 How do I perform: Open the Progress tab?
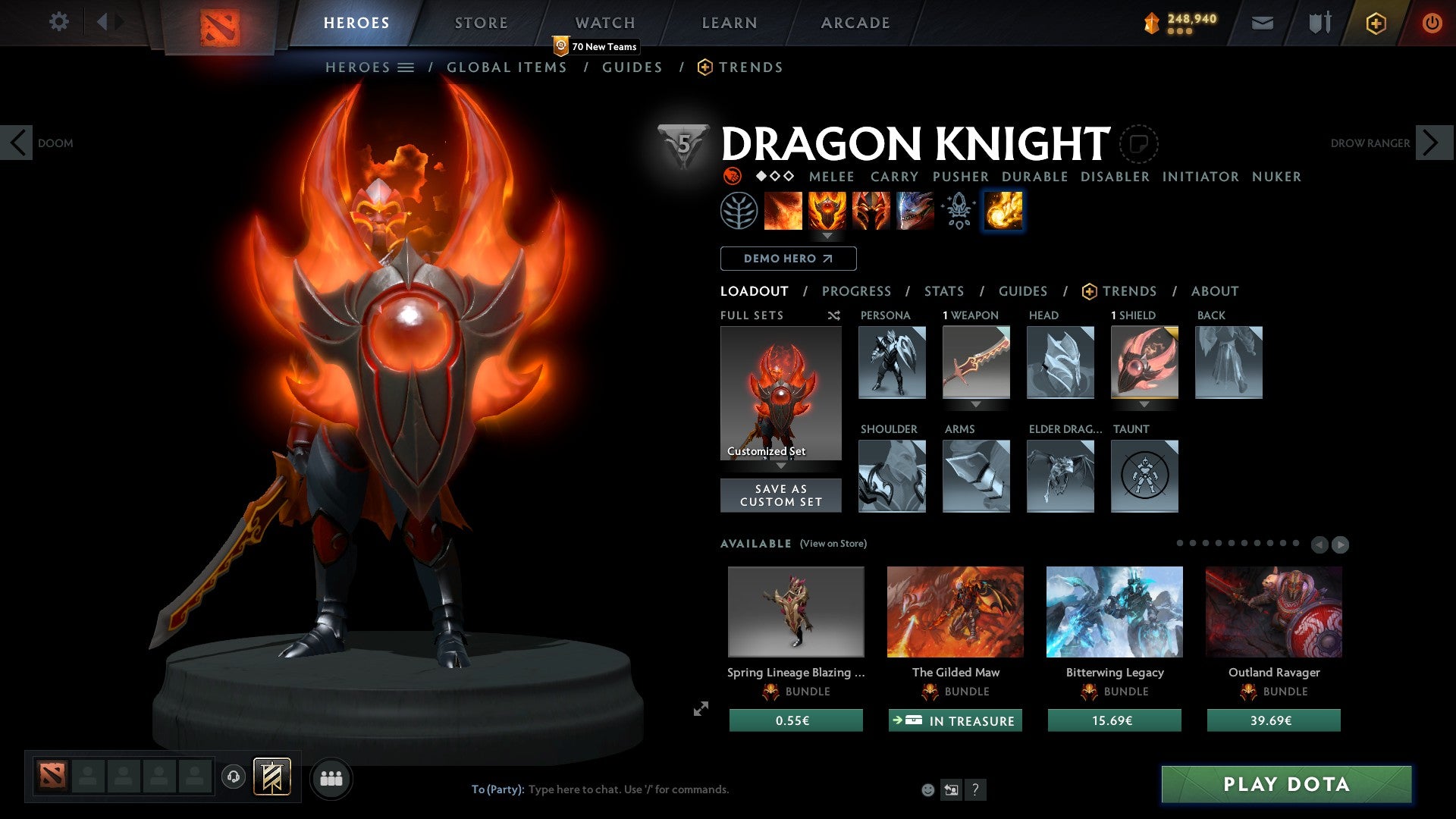pos(857,291)
